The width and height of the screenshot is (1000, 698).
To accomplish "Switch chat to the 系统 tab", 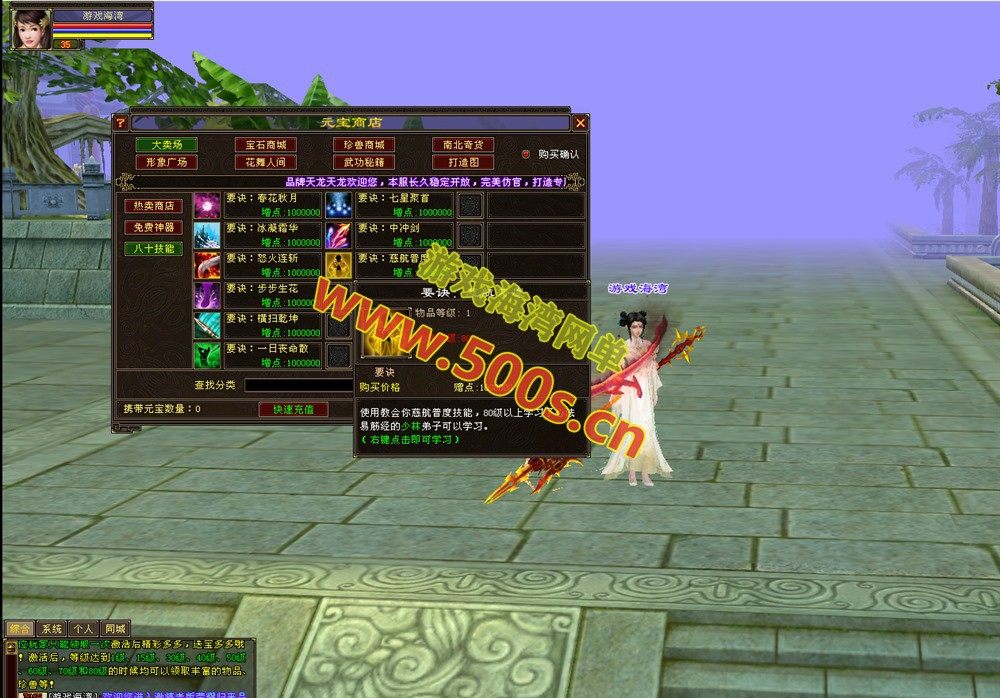I will point(51,629).
